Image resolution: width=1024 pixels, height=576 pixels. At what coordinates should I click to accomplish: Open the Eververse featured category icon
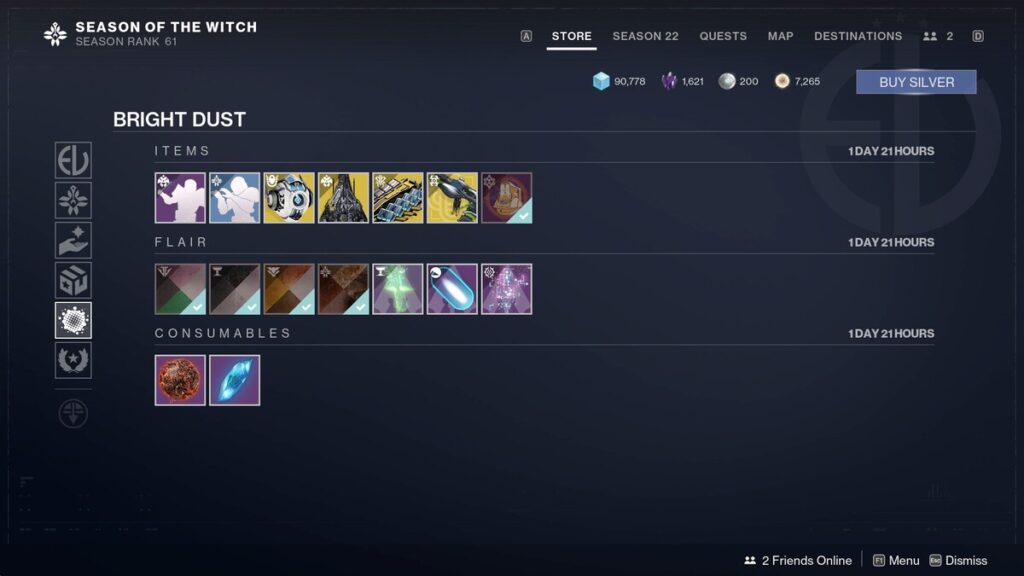coord(73,160)
